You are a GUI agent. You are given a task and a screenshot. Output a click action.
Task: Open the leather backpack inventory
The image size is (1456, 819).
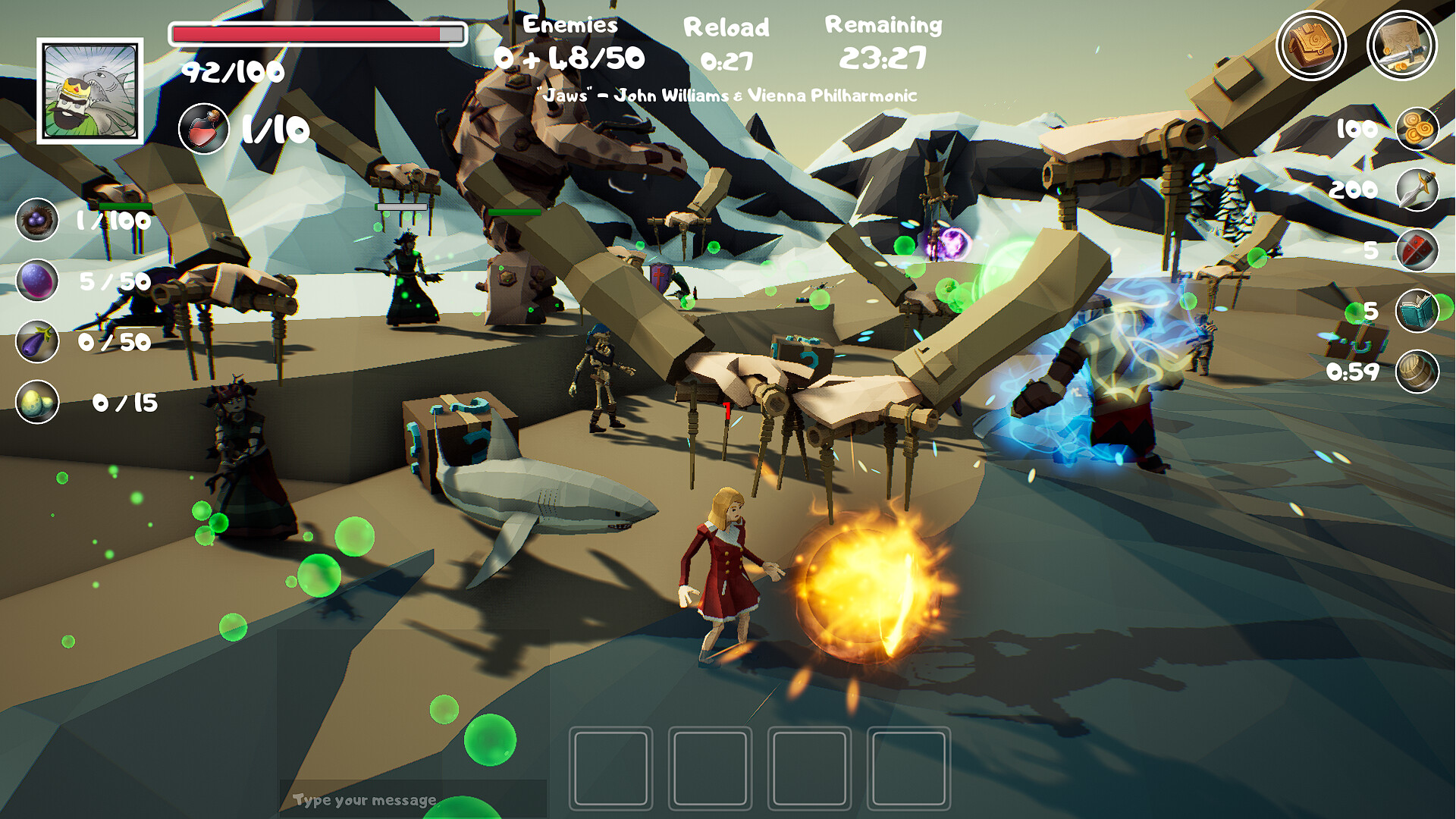click(1310, 45)
